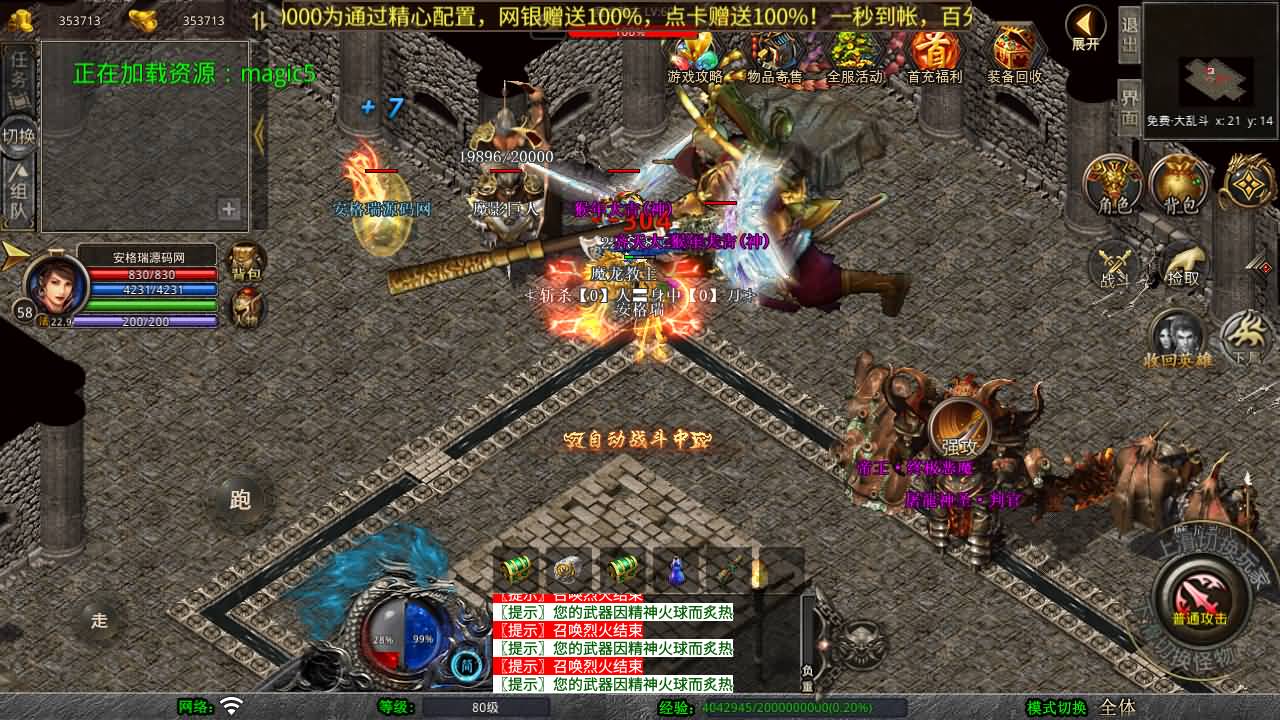Open the 角色 character sheet button

1114,184
